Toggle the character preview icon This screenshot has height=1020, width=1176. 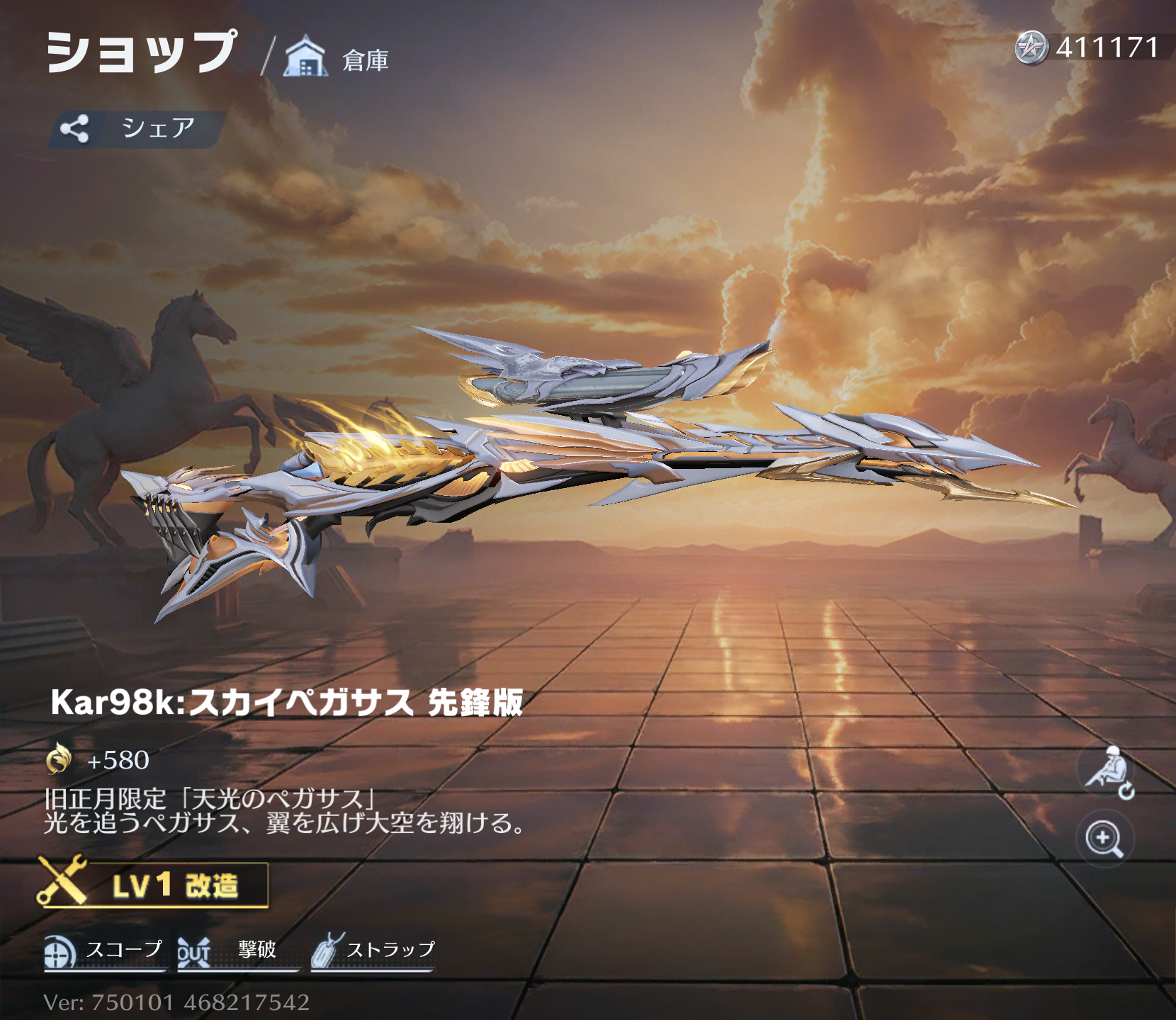[x=1108, y=772]
